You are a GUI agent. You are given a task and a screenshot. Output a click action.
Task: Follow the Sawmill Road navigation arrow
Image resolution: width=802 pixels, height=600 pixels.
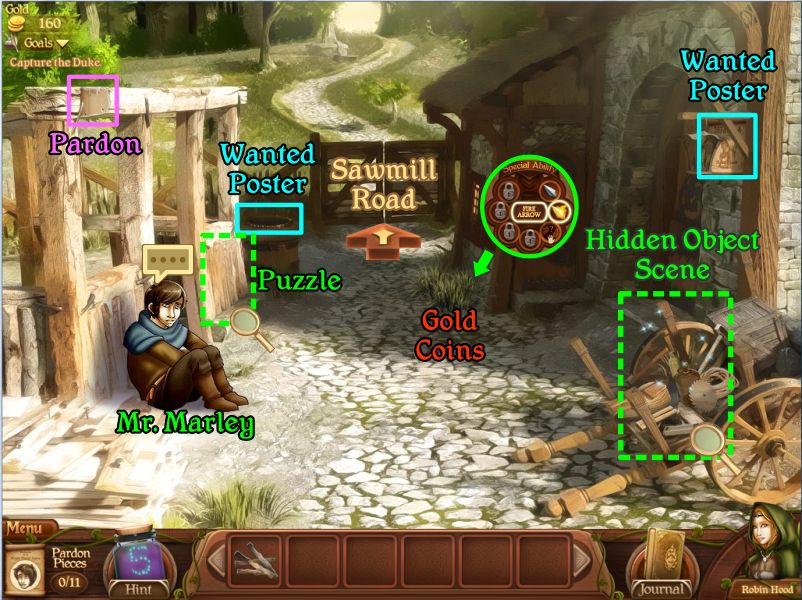384,241
